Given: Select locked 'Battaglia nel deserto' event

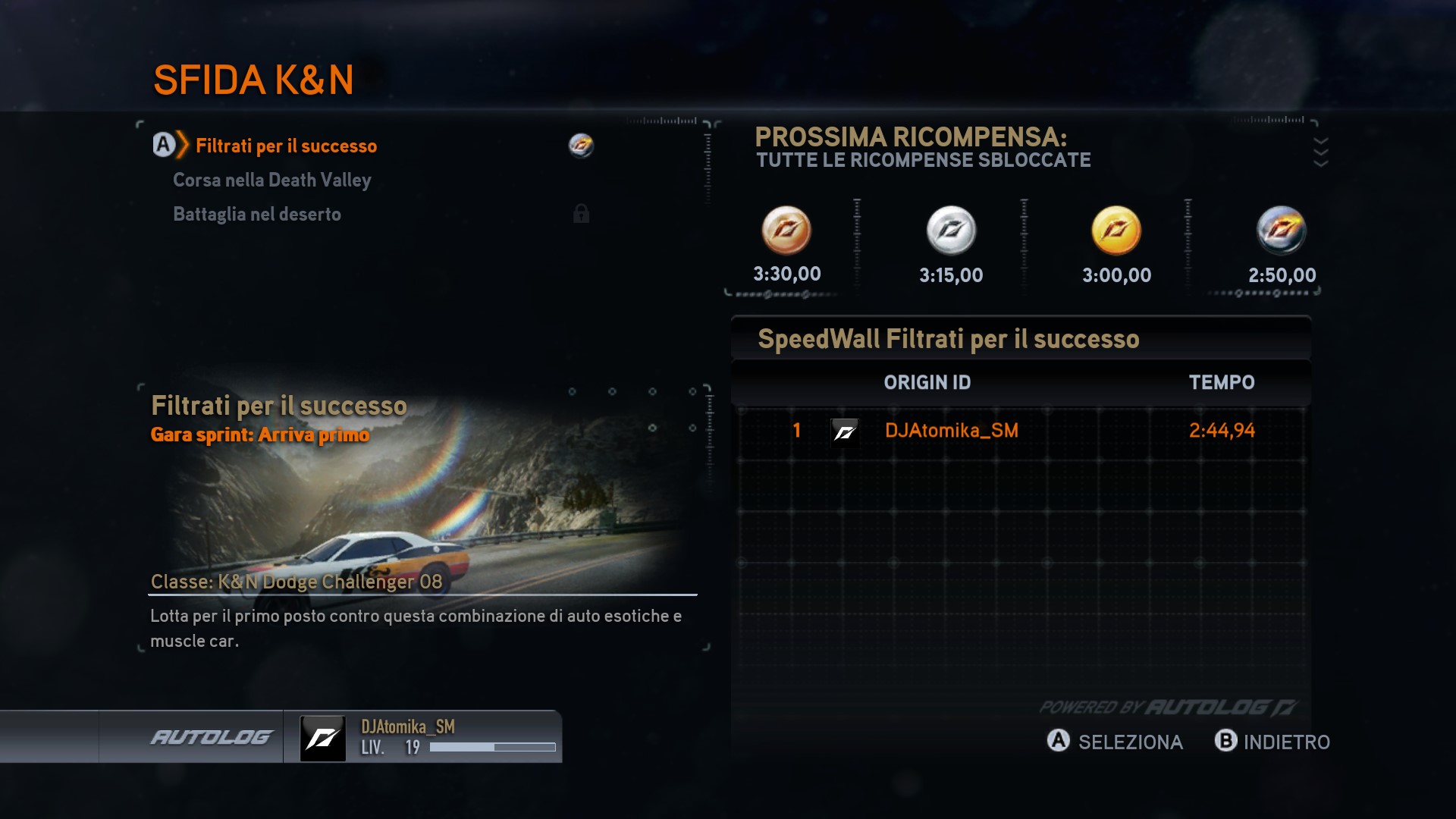Looking at the screenshot, I should pos(257,214).
